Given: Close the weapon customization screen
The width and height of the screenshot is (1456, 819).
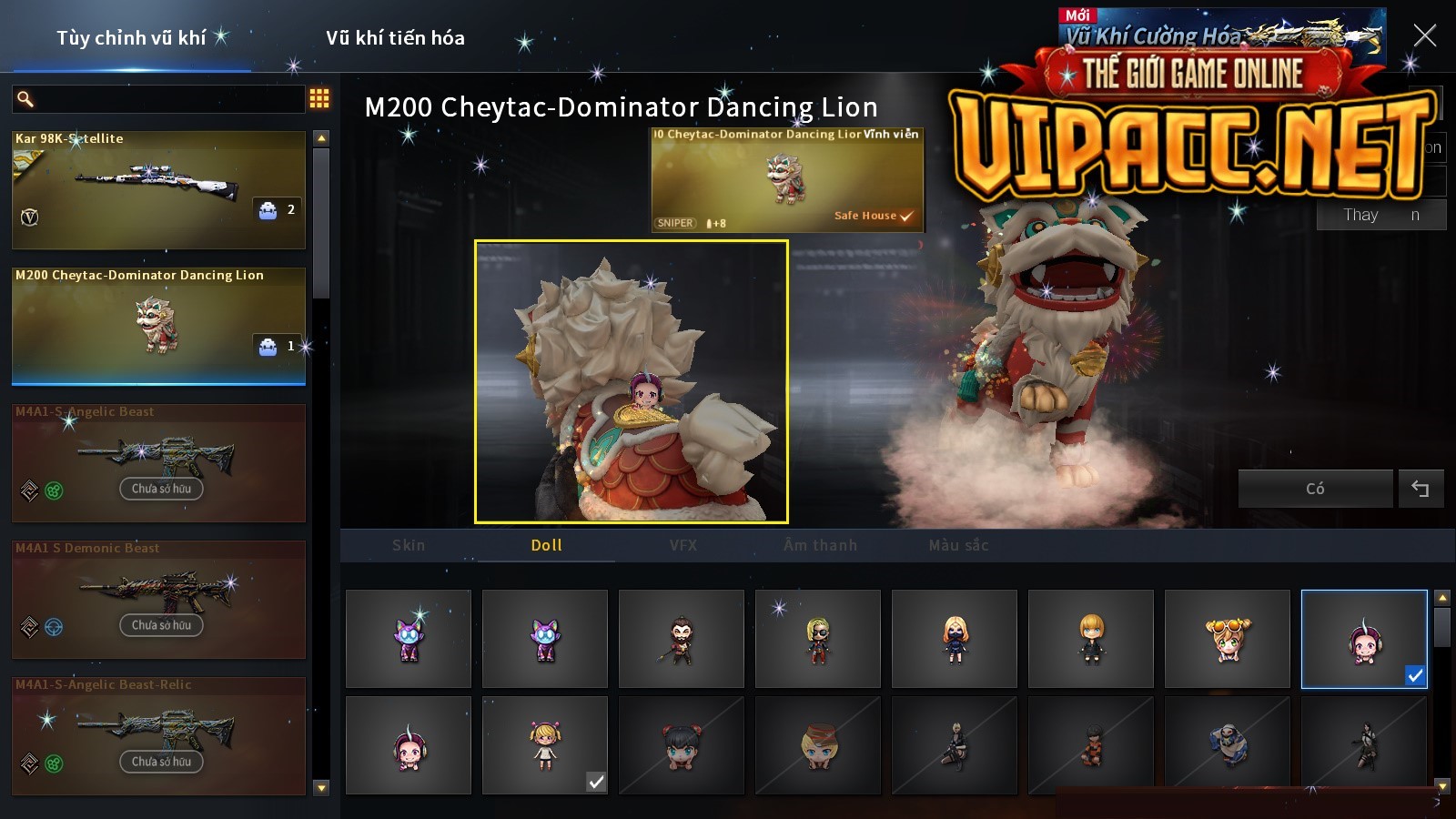Looking at the screenshot, I should point(1424,36).
